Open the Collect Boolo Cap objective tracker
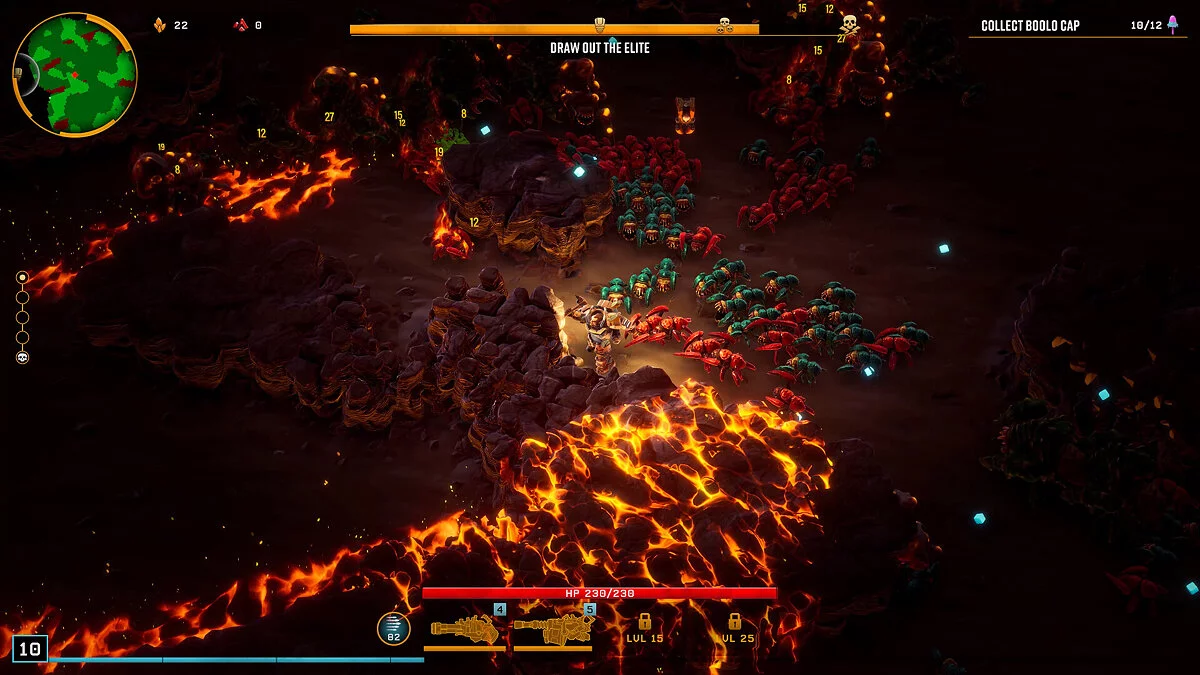1200x675 pixels. click(1077, 25)
